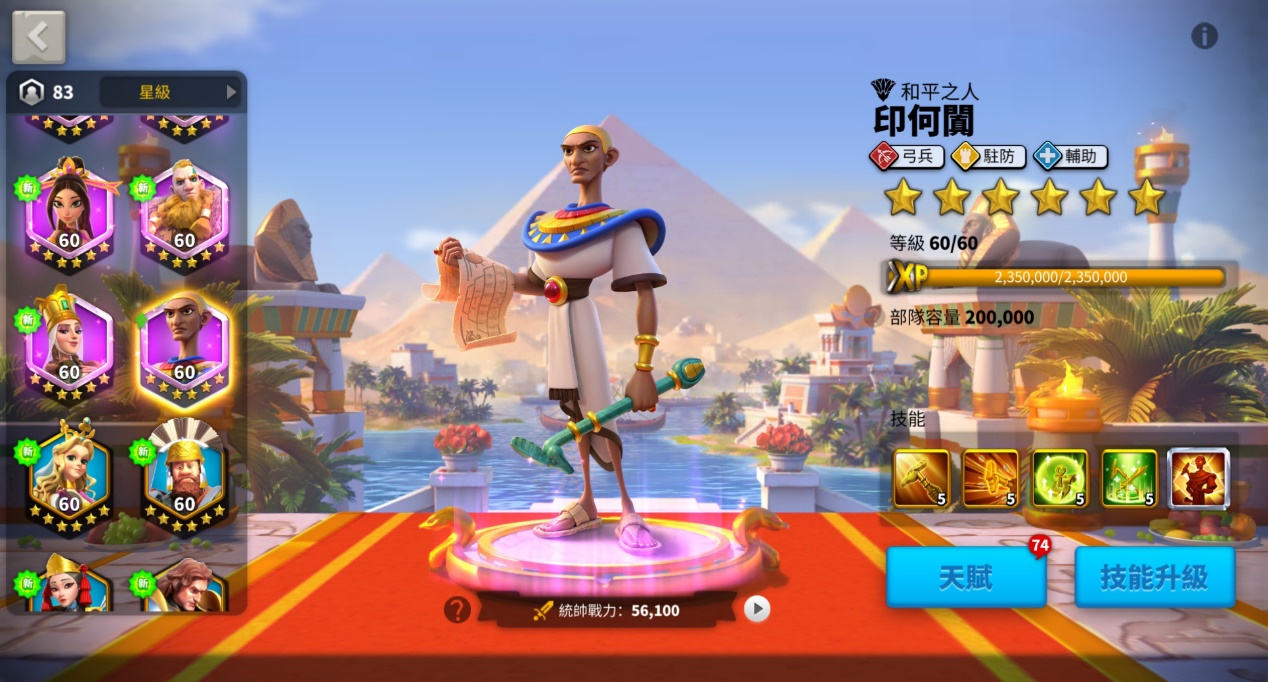The height and width of the screenshot is (682, 1268).
Task: Inspect the green crossed golden tools skill
Action: (x=1129, y=478)
